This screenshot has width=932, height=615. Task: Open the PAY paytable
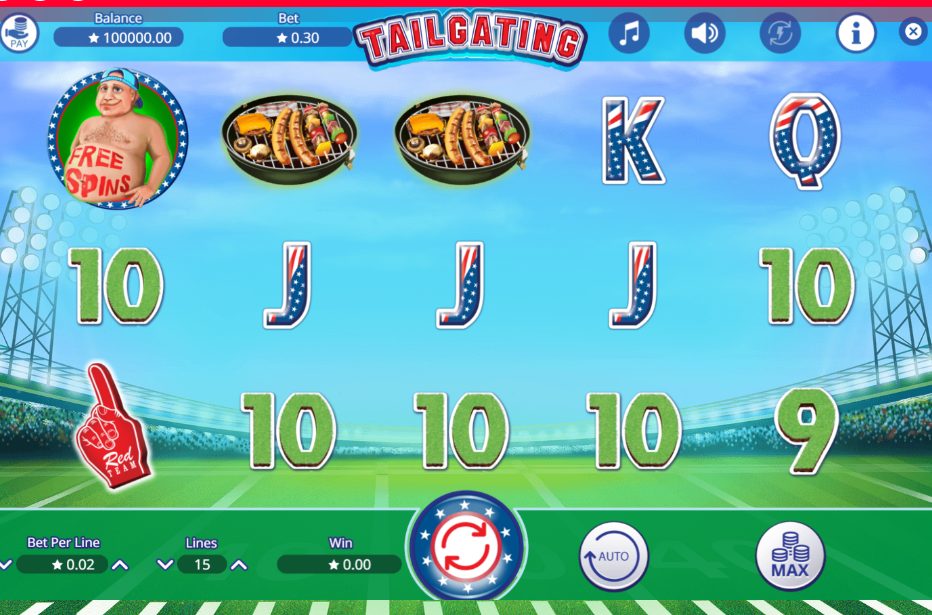point(18,34)
